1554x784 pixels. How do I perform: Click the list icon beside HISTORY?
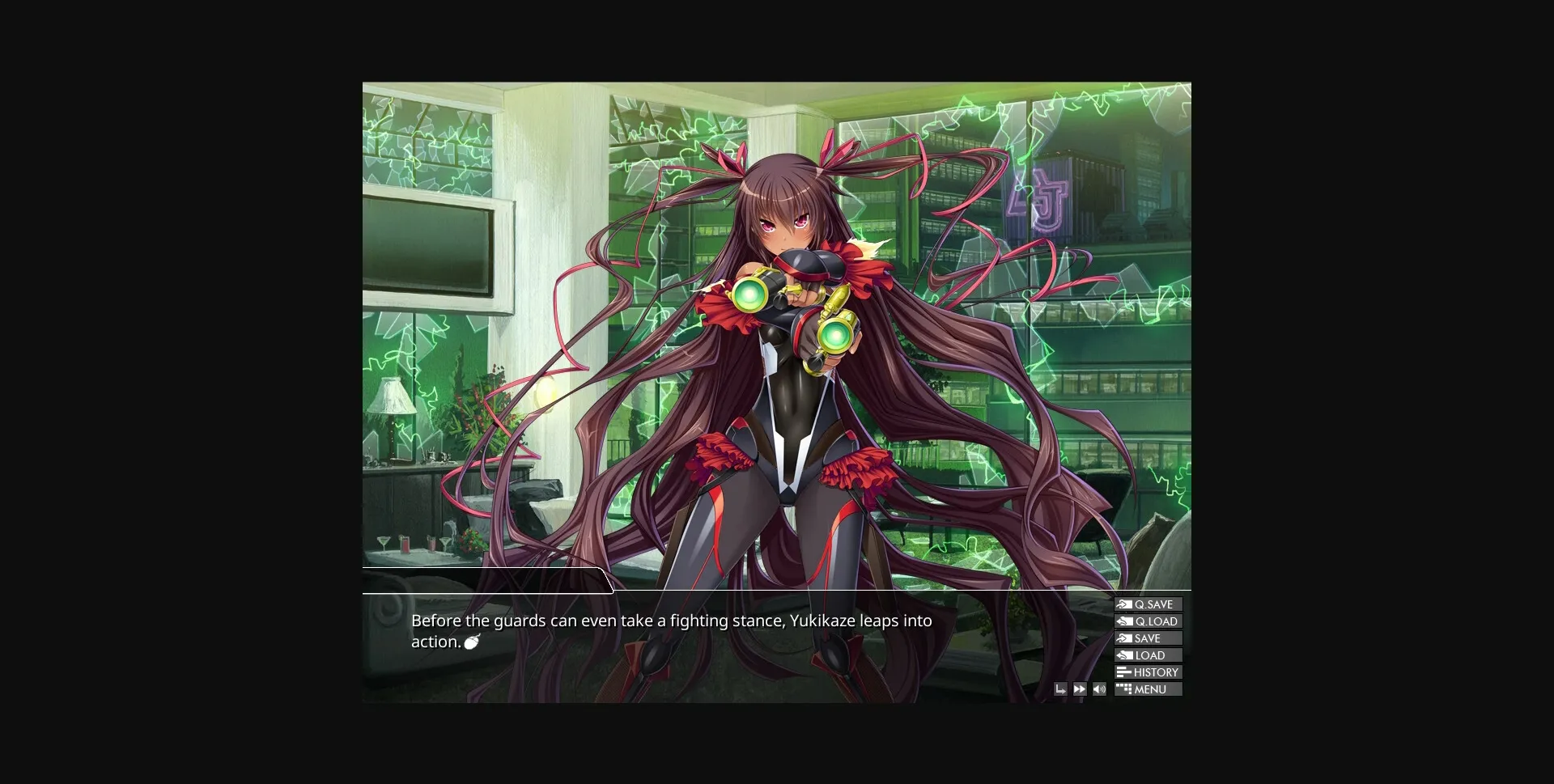point(1124,672)
